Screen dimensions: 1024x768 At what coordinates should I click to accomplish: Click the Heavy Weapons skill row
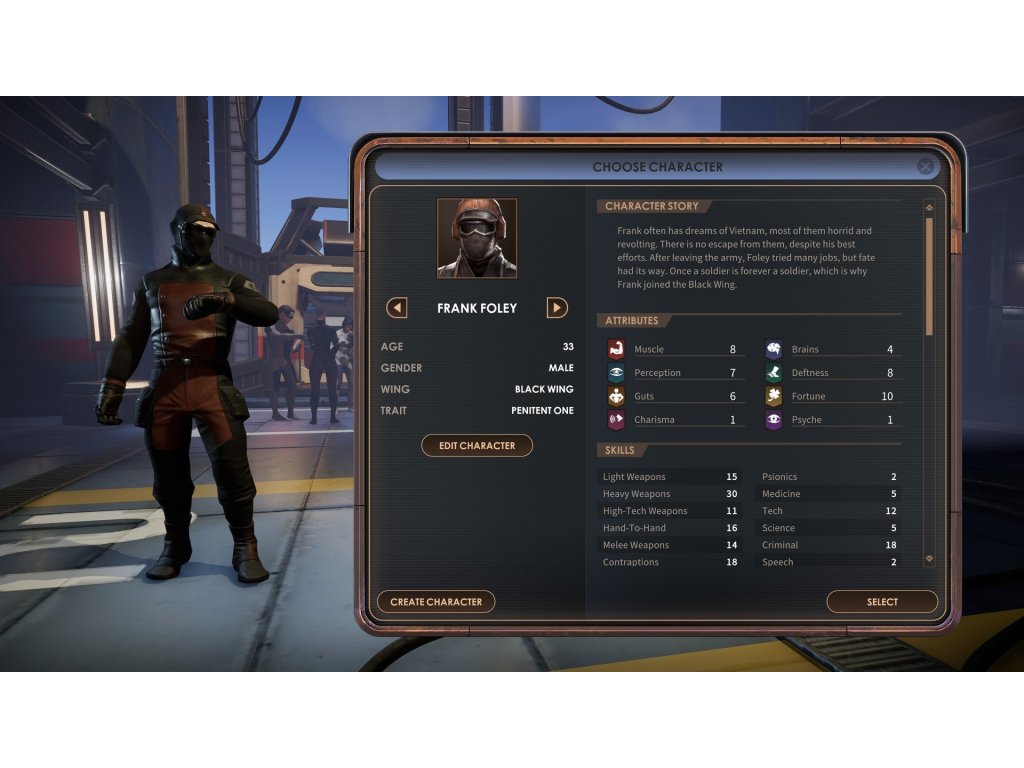(x=670, y=494)
